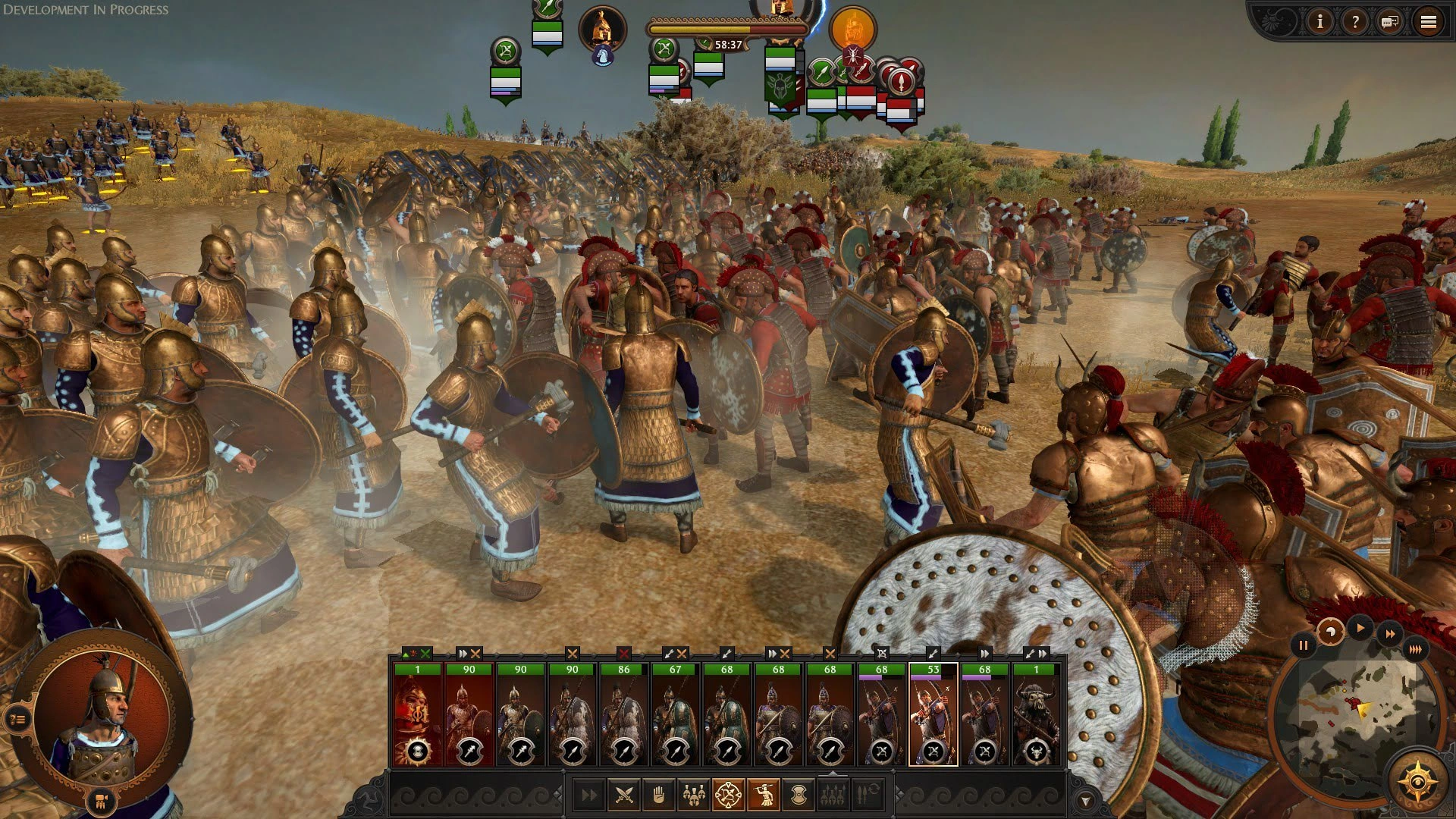The height and width of the screenshot is (819, 1456).
Task: Switch to double fast-forward speed
Action: click(x=1390, y=634)
